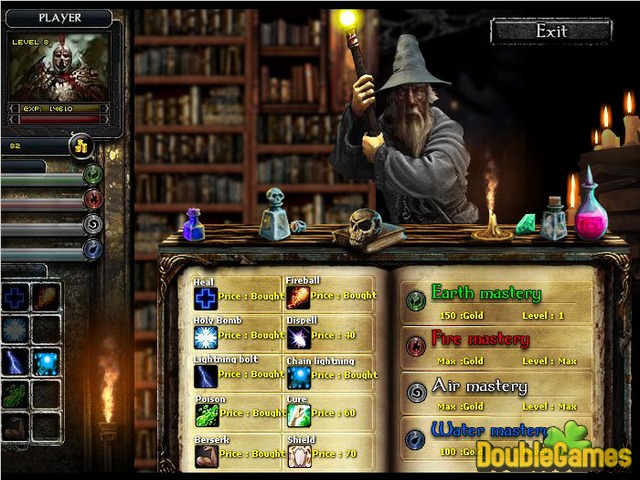
Task: Select the Fire mastery row
Action: point(500,348)
